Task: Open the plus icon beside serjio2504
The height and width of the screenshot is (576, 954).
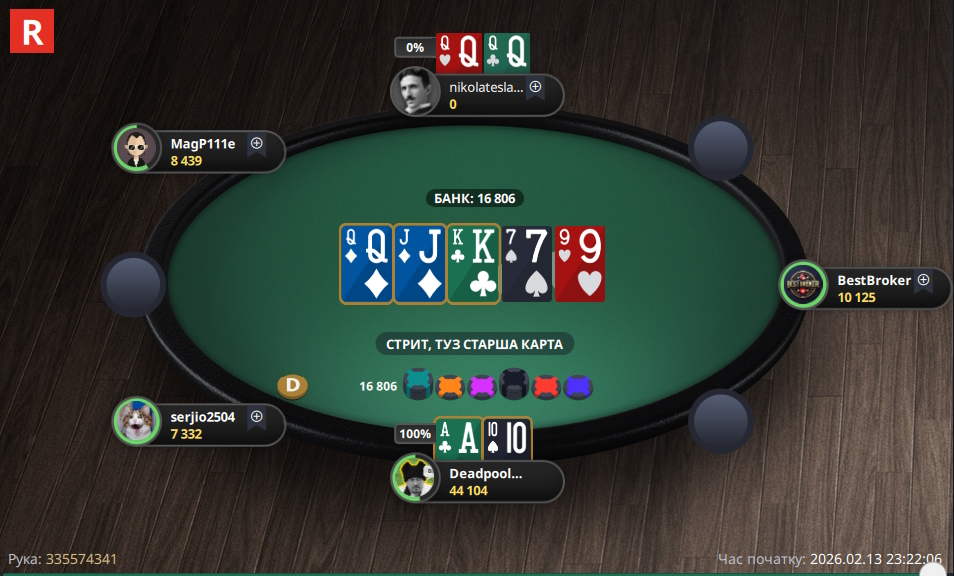Action: click(256, 416)
